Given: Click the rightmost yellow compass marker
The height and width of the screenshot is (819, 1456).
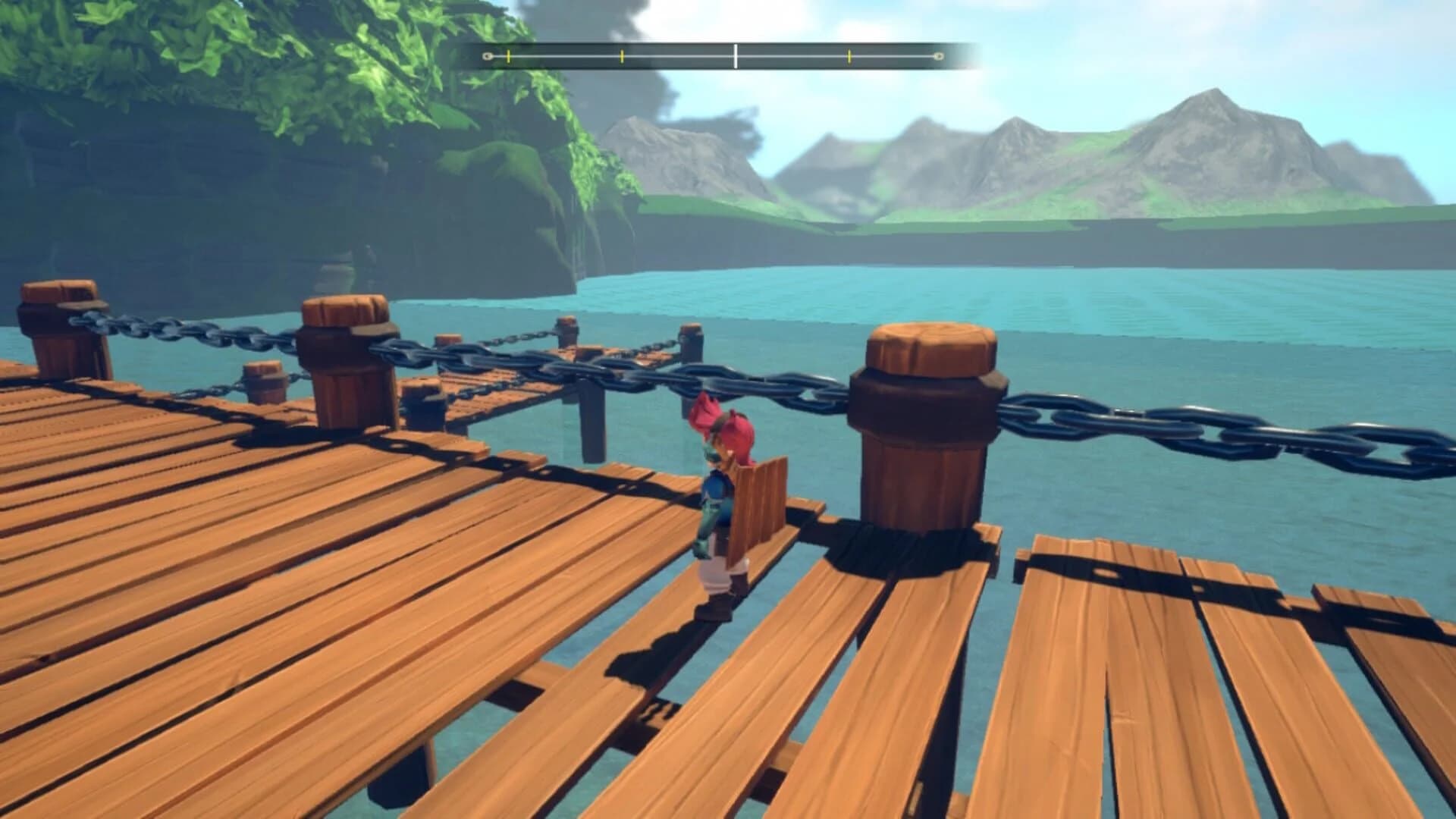Looking at the screenshot, I should click(849, 55).
